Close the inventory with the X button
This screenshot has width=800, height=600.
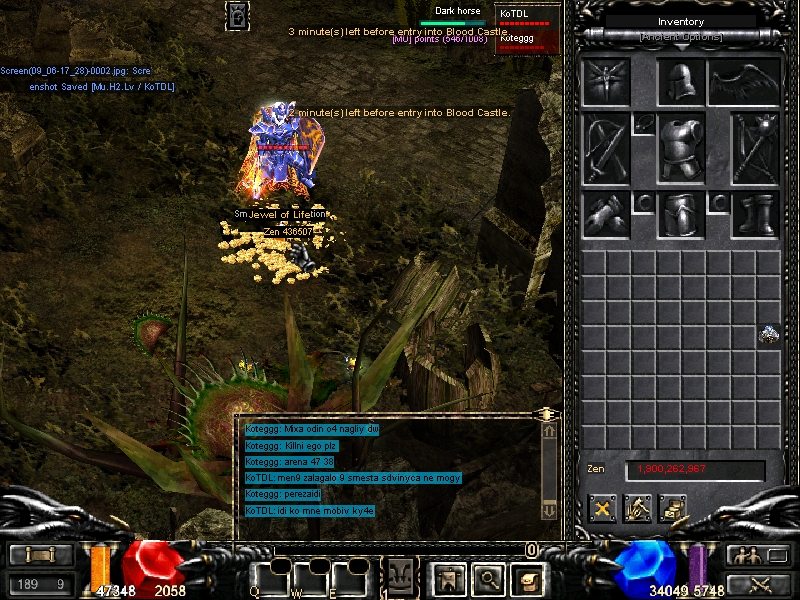tap(602, 508)
